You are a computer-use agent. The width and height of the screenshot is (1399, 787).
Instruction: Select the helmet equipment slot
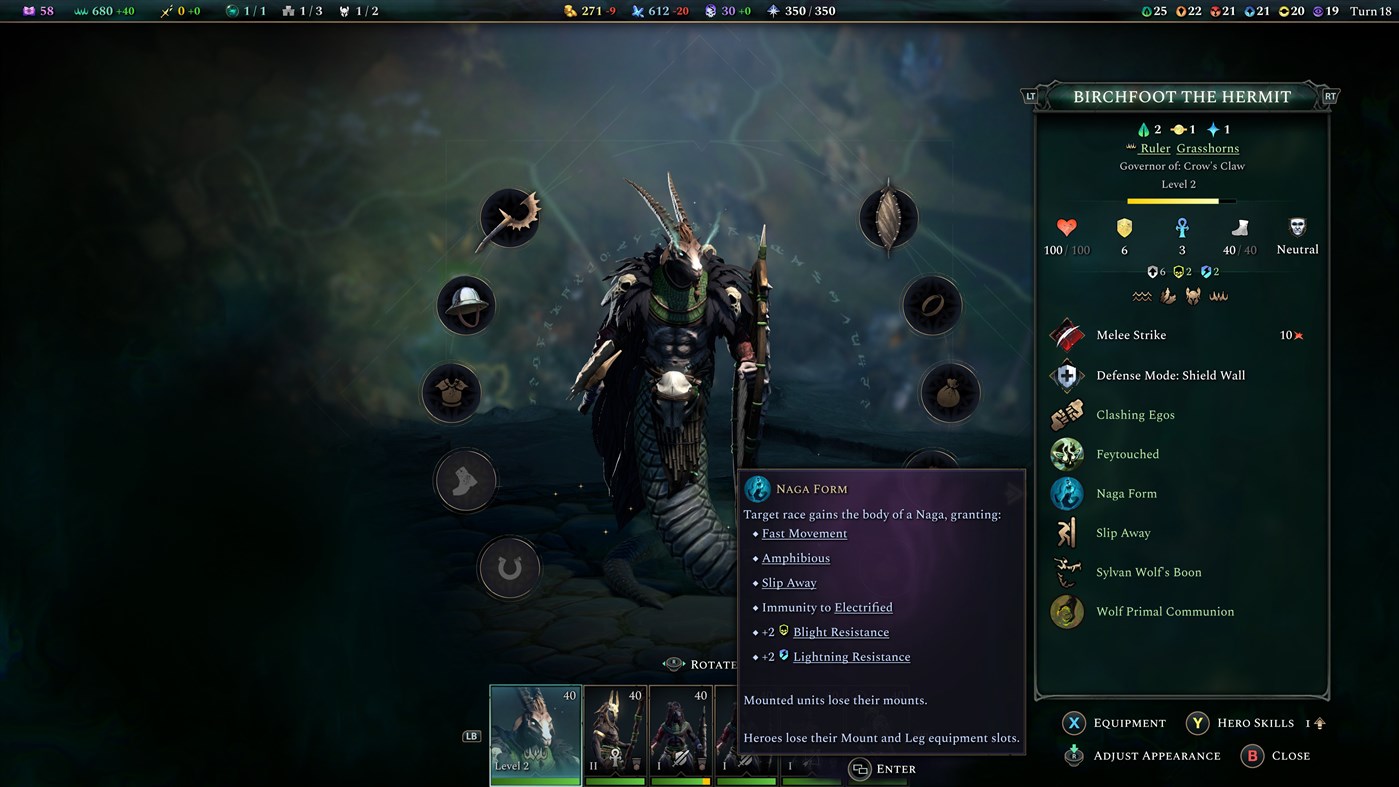click(x=465, y=305)
